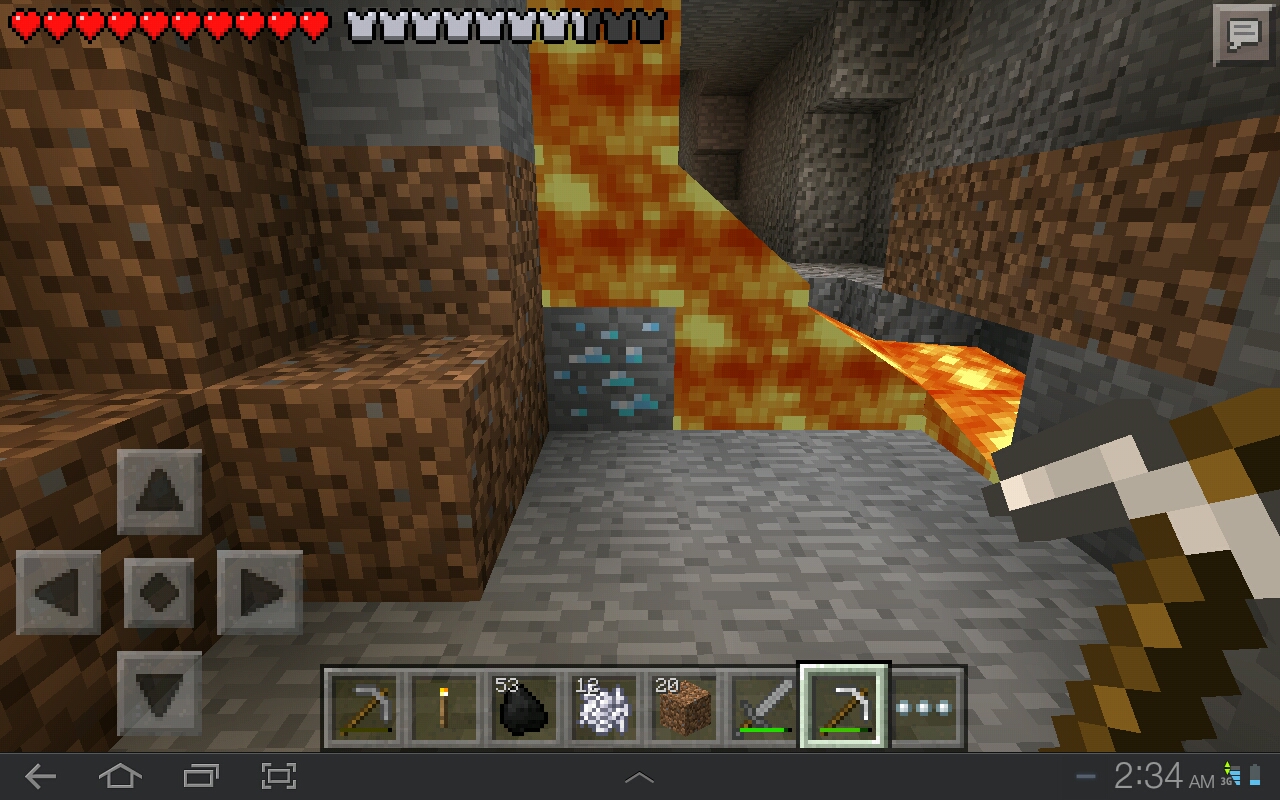Tap the Android back arrow
Screen dimensions: 1280x800
pyautogui.click(x=40, y=776)
